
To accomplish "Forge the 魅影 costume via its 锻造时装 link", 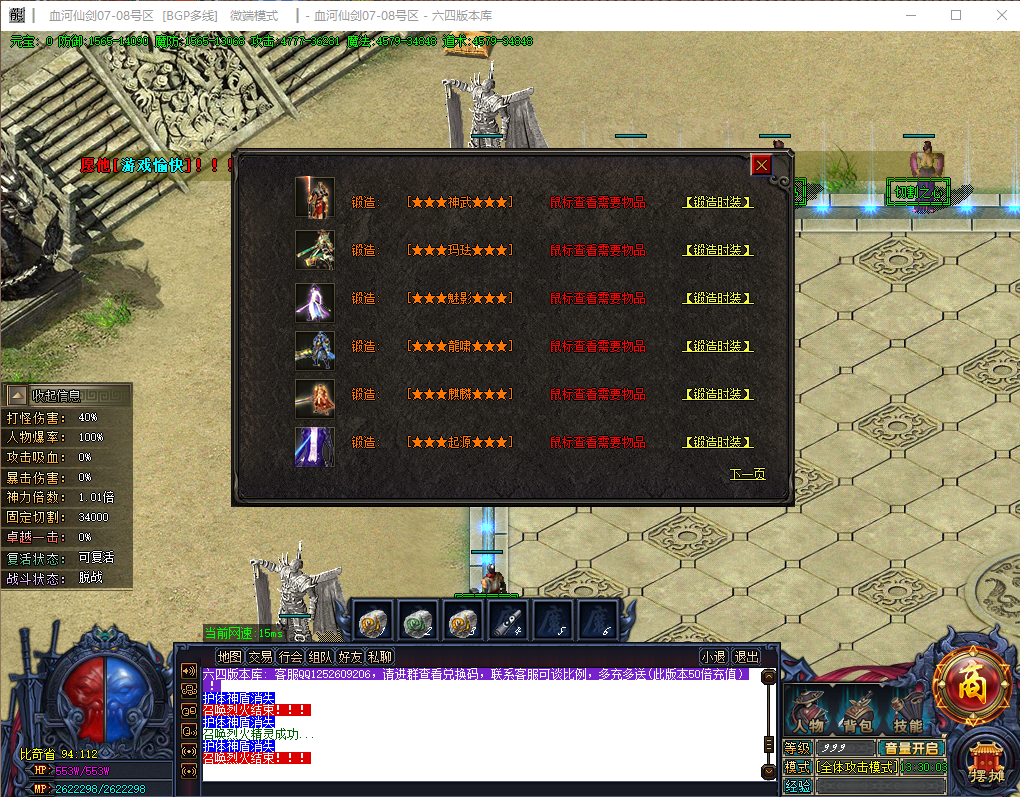I will 717,298.
